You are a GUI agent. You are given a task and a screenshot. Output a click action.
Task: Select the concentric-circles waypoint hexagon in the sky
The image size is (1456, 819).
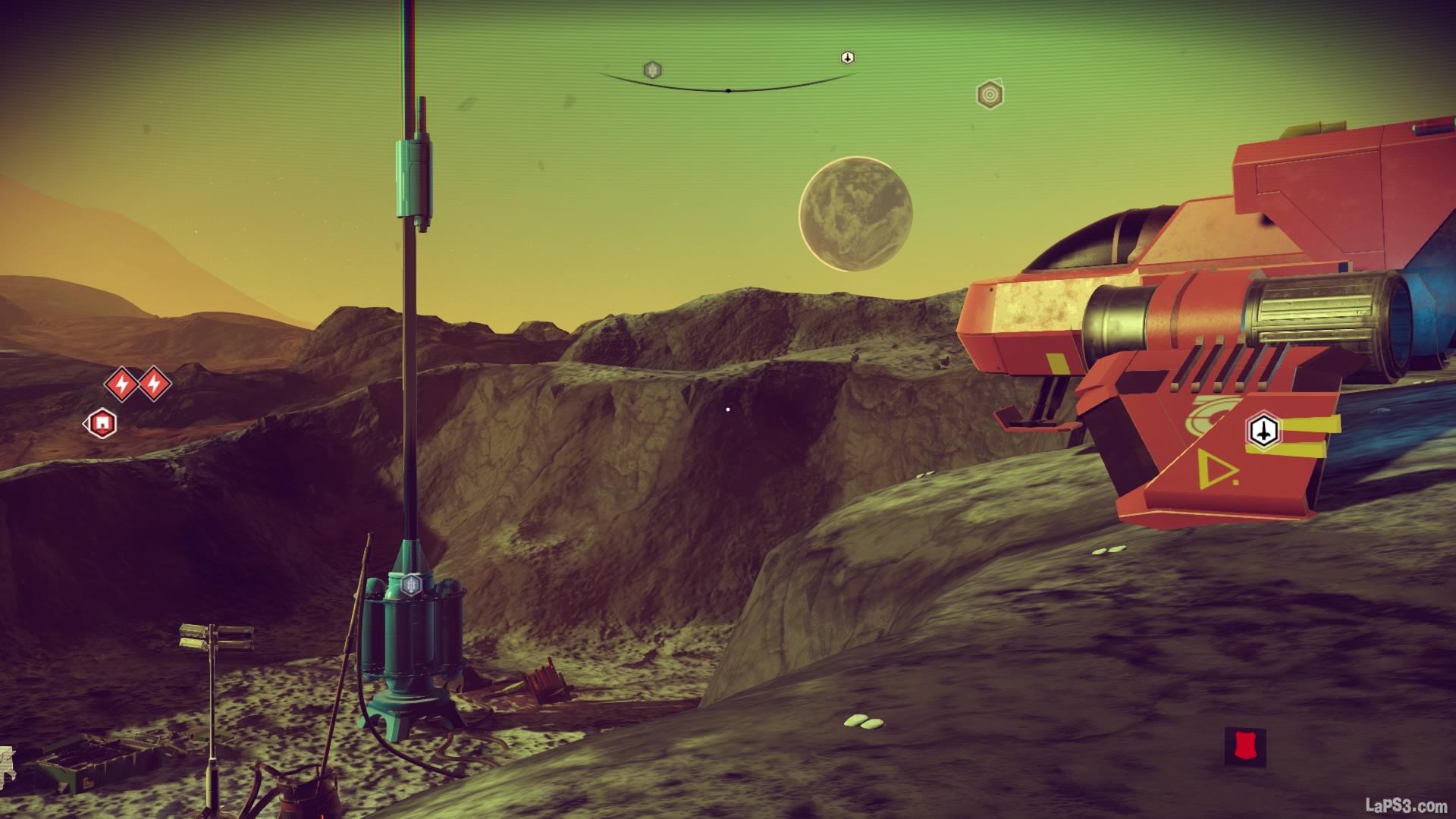point(989,95)
